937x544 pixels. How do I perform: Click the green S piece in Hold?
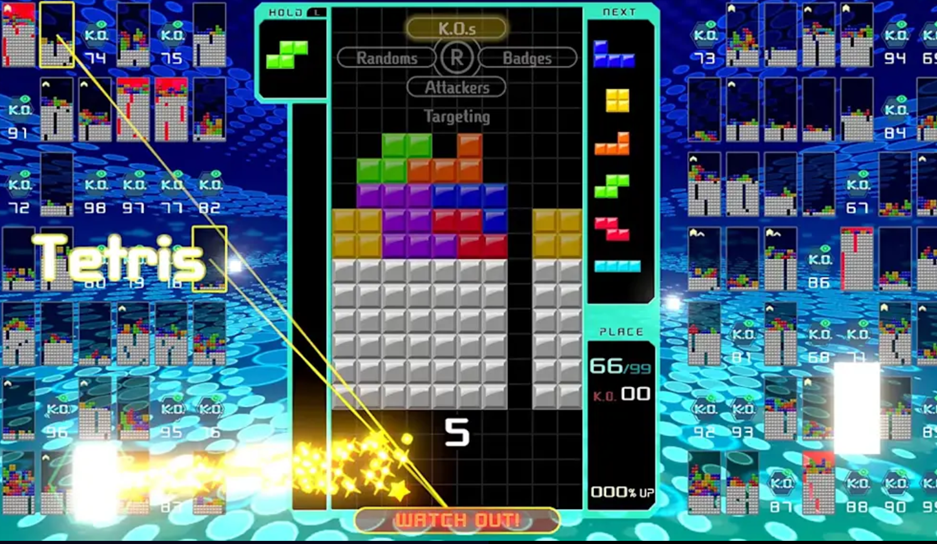(287, 54)
